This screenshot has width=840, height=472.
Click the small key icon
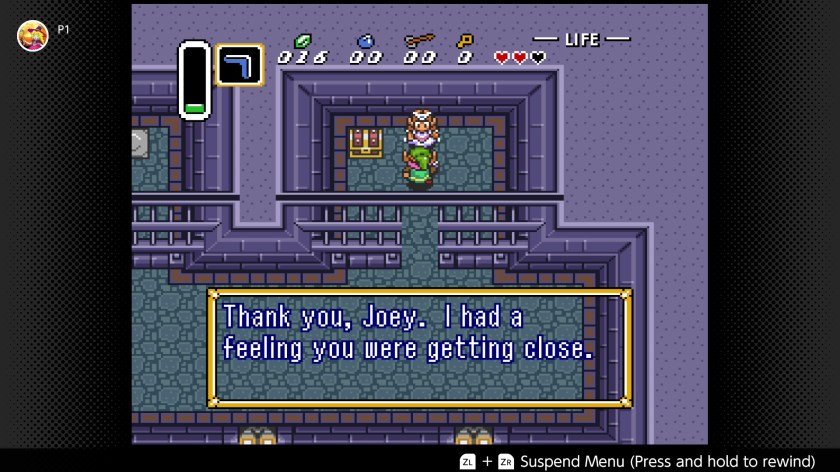pyautogui.click(x=464, y=42)
